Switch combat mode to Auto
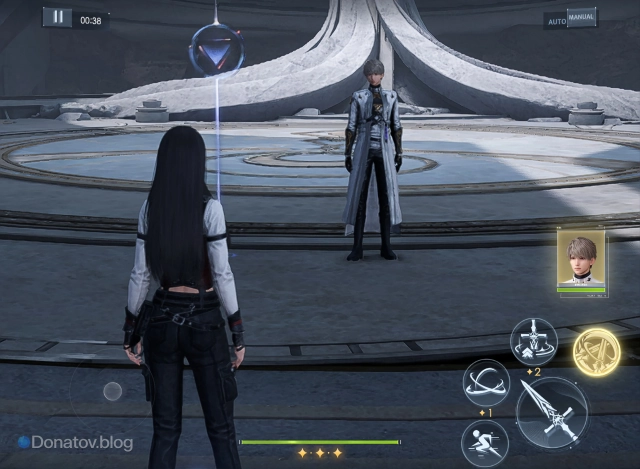Viewport: 640px width, 469px height. tap(555, 20)
